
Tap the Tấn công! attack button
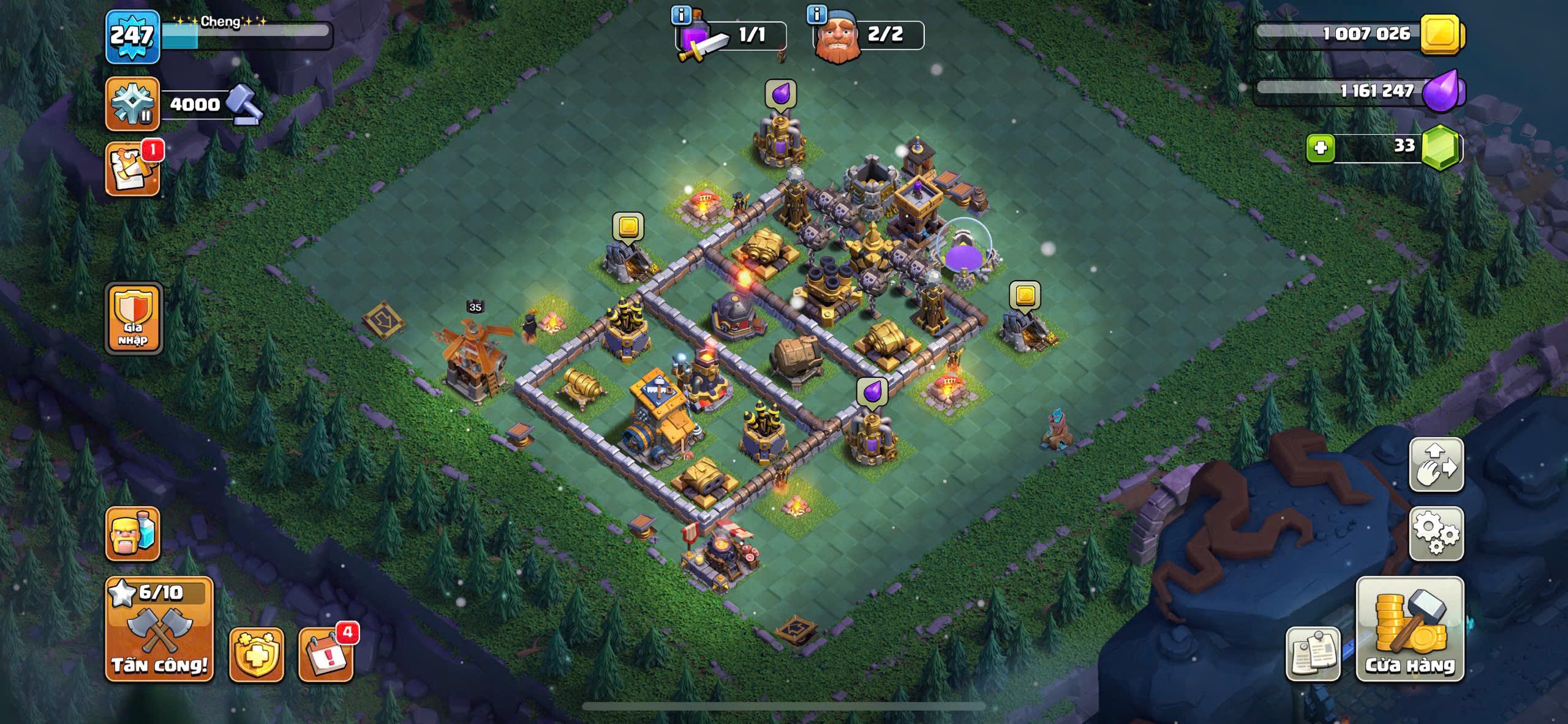(159, 630)
